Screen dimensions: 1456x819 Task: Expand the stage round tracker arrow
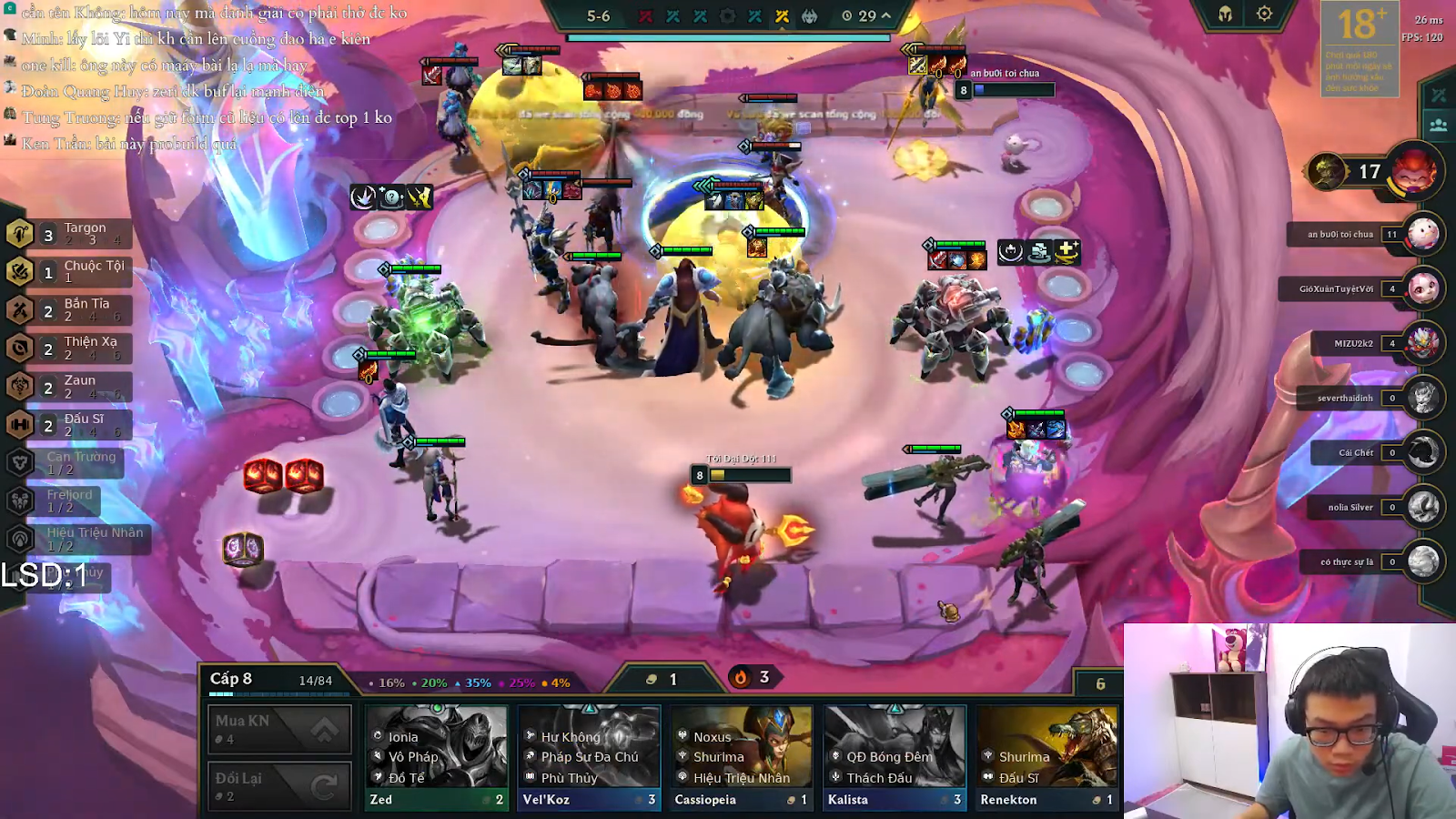point(886,15)
